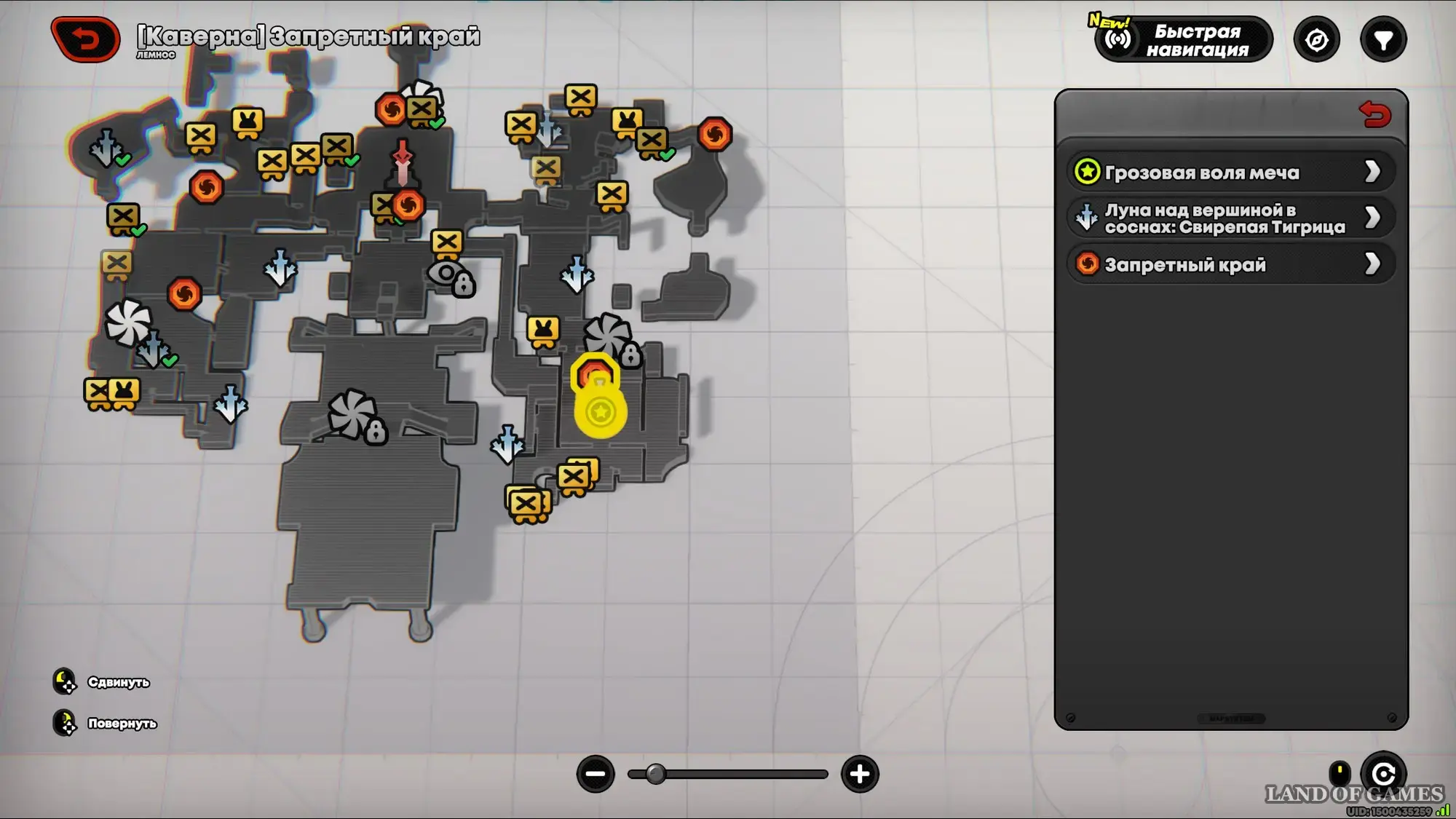Open Быстрая навигация quick navigation

[1184, 40]
